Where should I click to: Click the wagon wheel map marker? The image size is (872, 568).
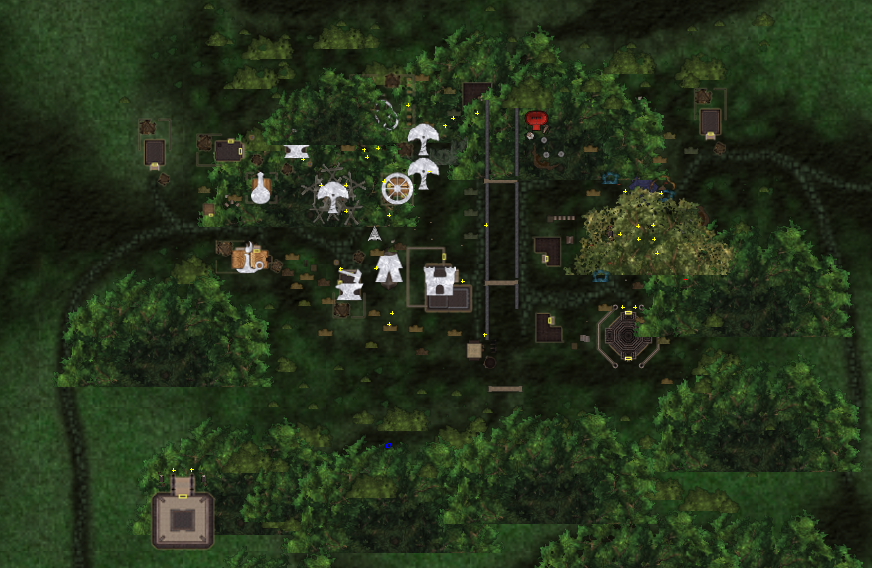coord(397,187)
